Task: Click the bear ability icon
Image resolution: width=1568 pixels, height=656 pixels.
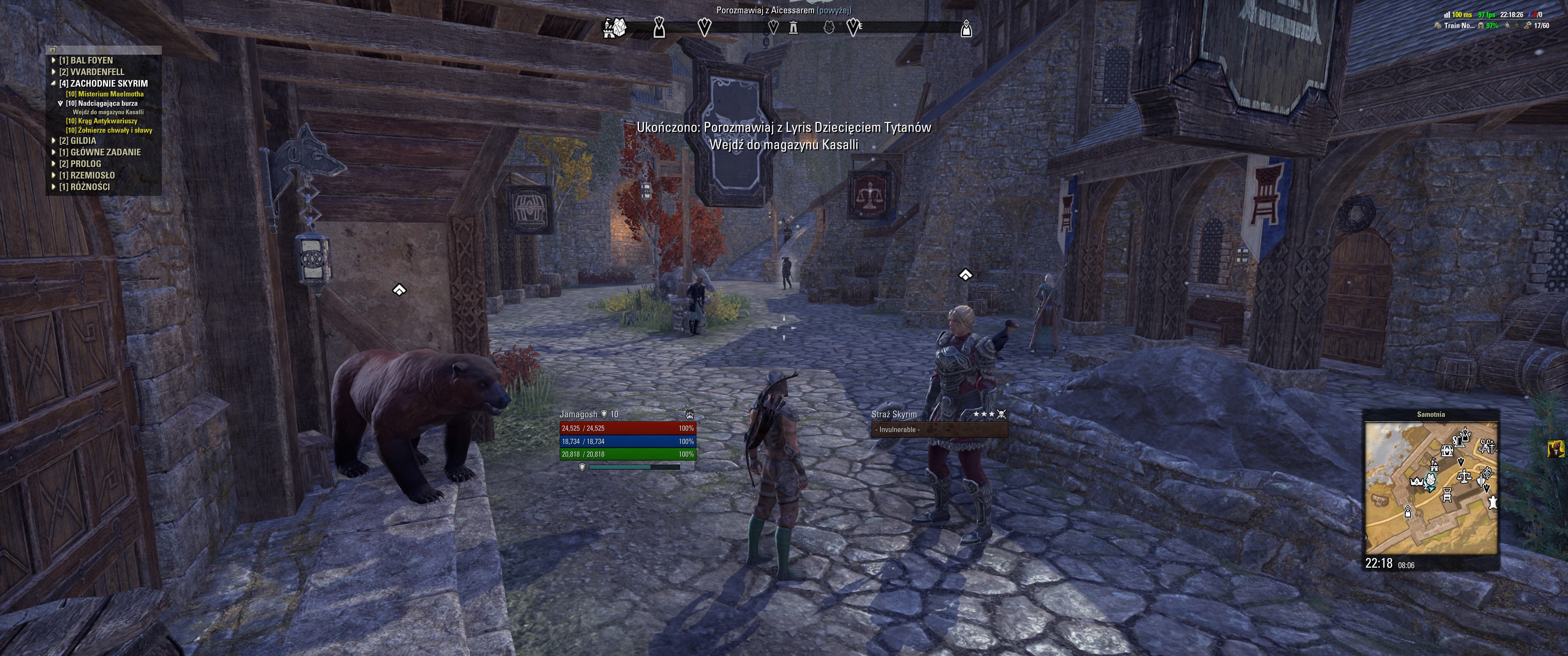Action: 689,415
